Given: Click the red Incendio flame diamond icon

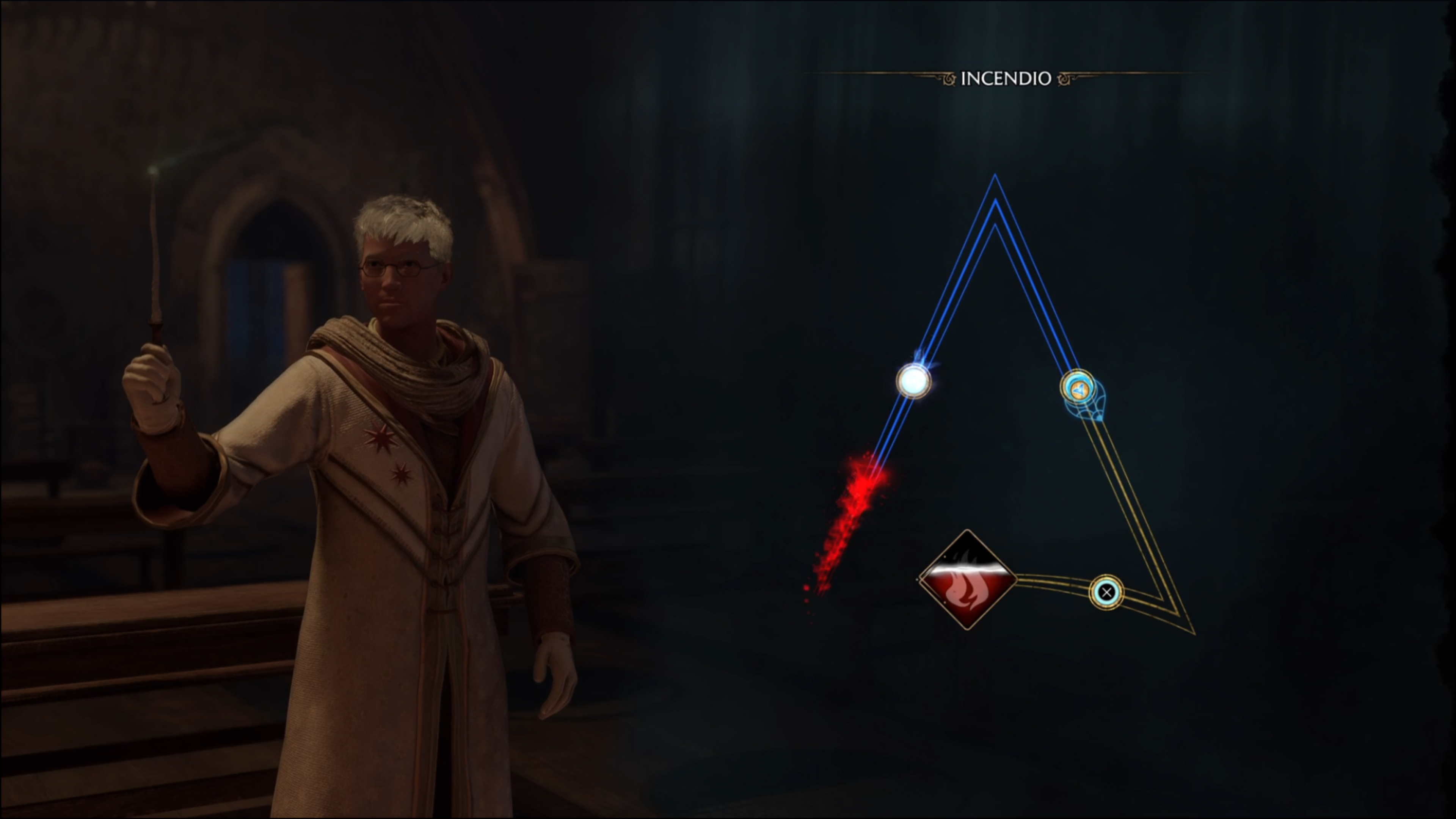Looking at the screenshot, I should click(967, 580).
